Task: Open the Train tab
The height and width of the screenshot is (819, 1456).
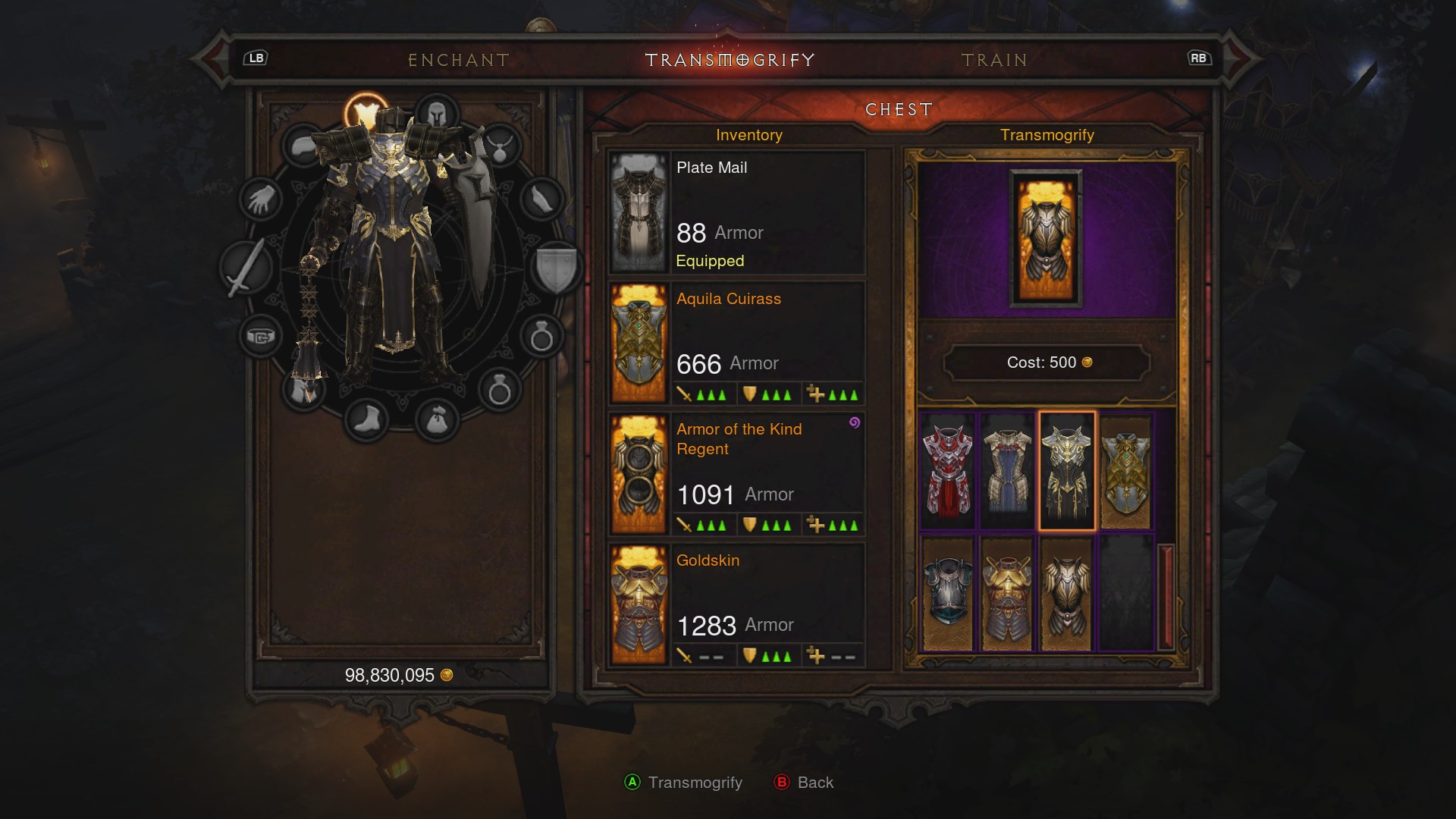Action: (x=994, y=60)
